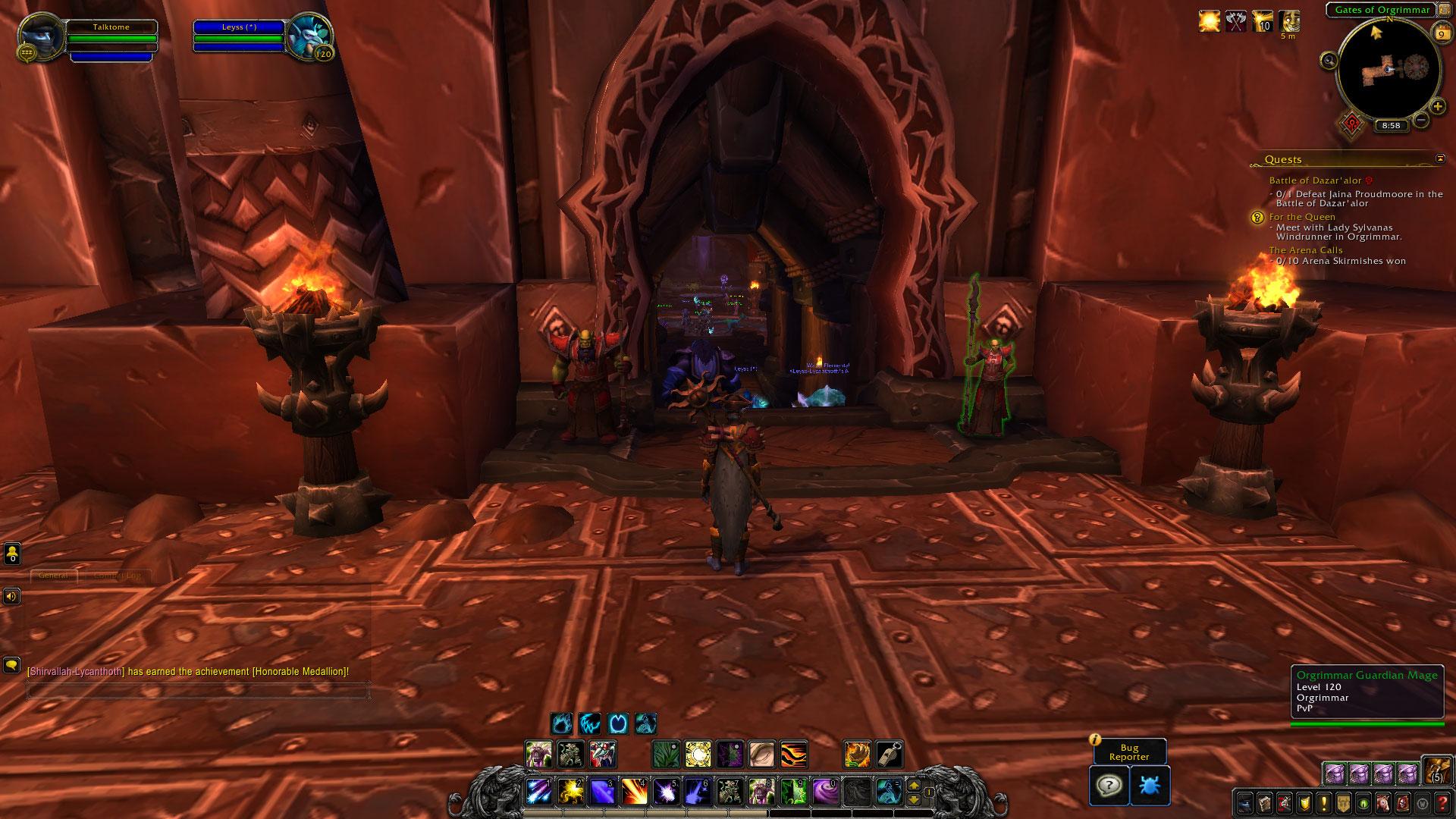Screen dimensions: 1456x819
Task: Open the General chat tab
Action: click(54, 576)
